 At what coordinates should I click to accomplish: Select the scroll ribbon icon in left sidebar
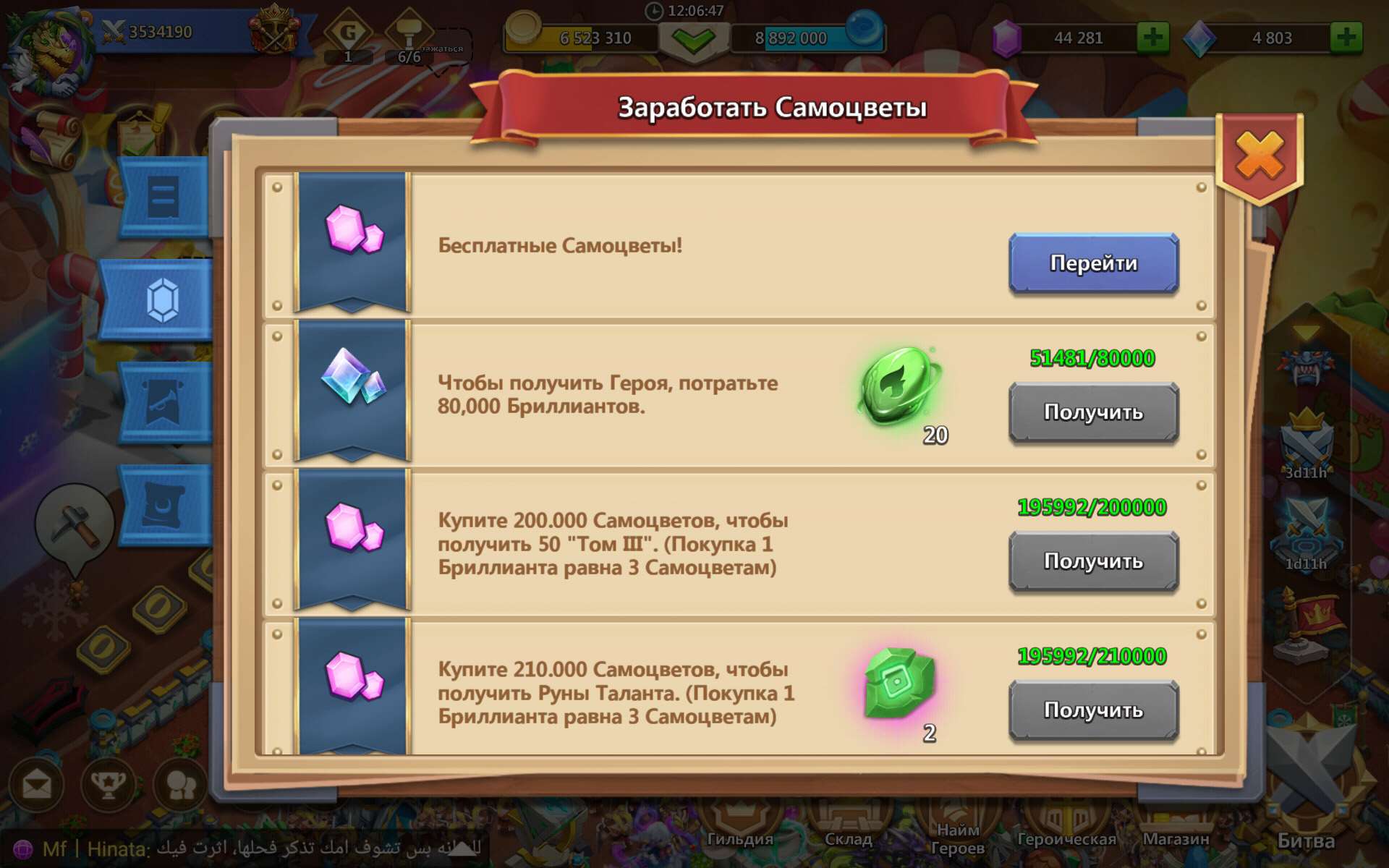(163, 195)
